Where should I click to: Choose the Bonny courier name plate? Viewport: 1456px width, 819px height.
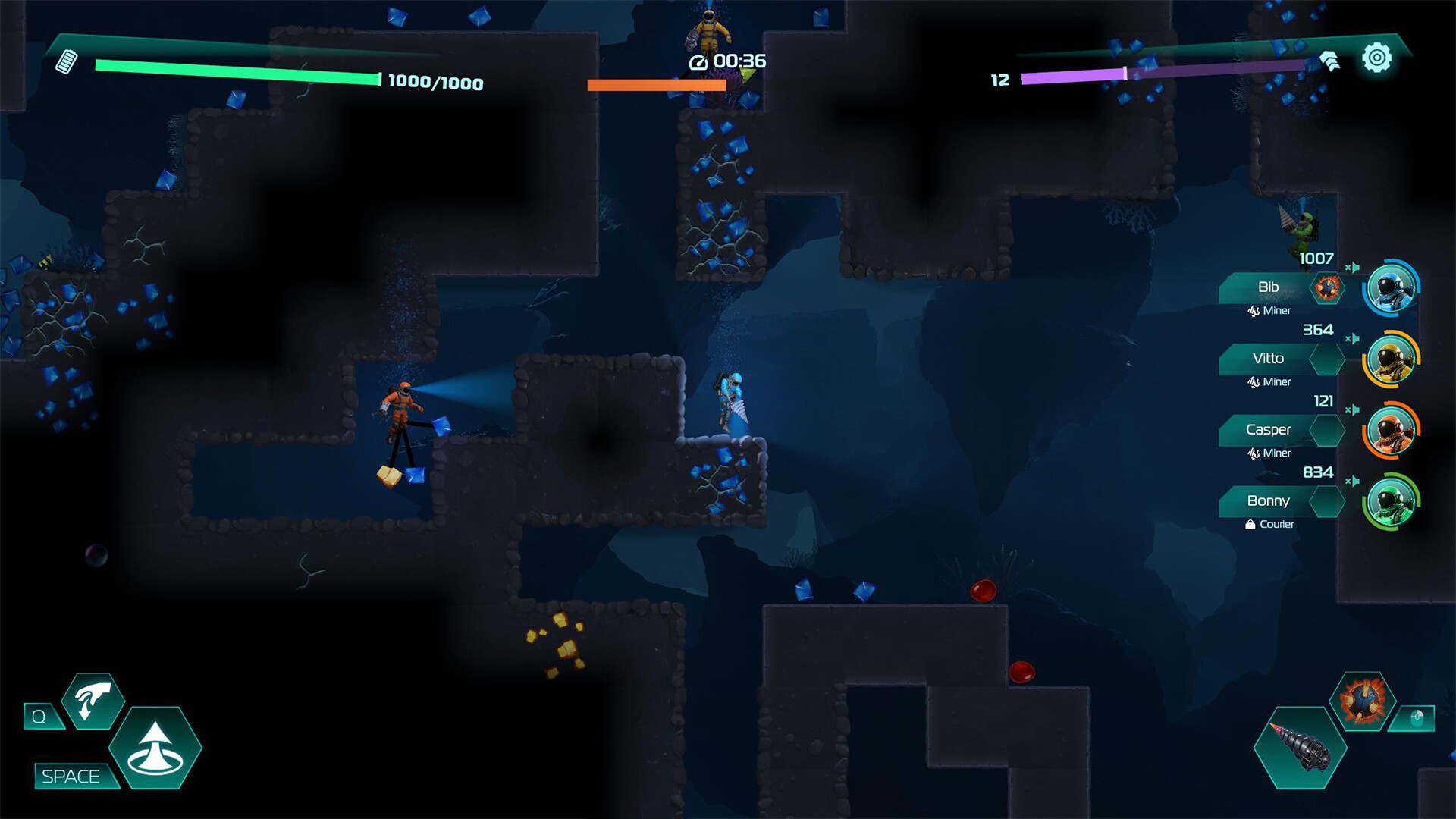point(1267,501)
